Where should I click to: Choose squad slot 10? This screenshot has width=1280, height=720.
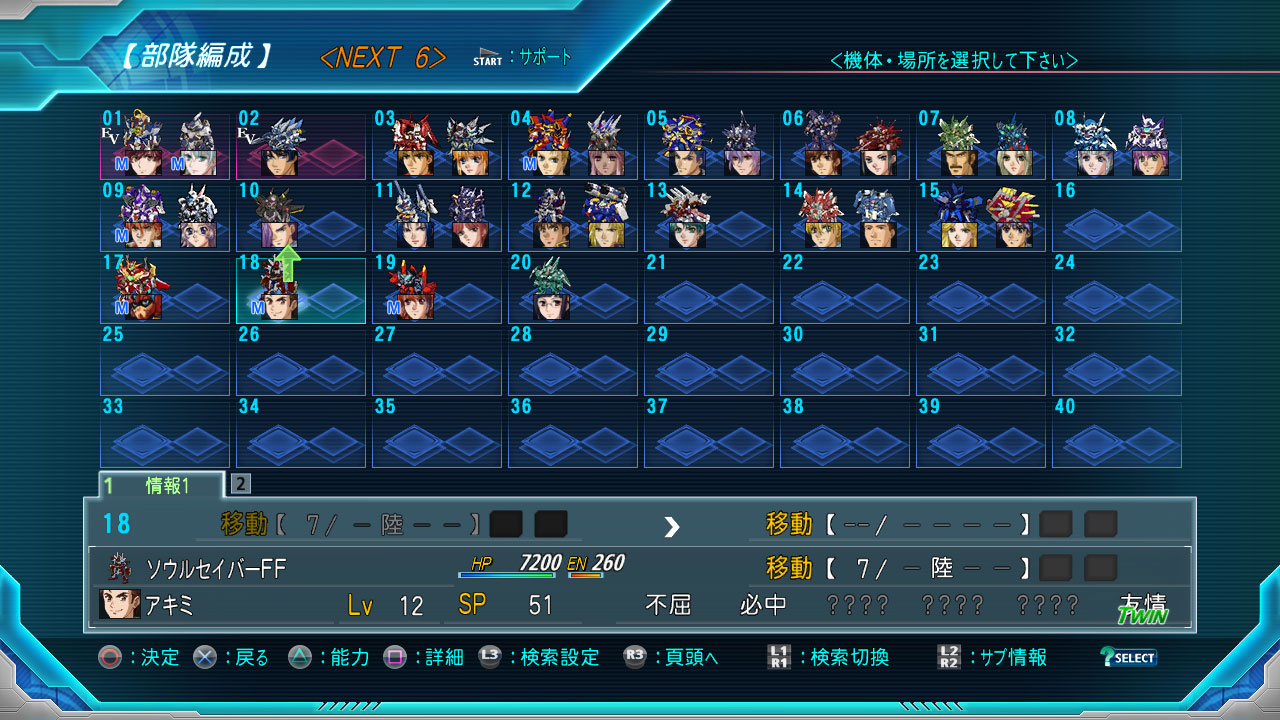click(301, 218)
